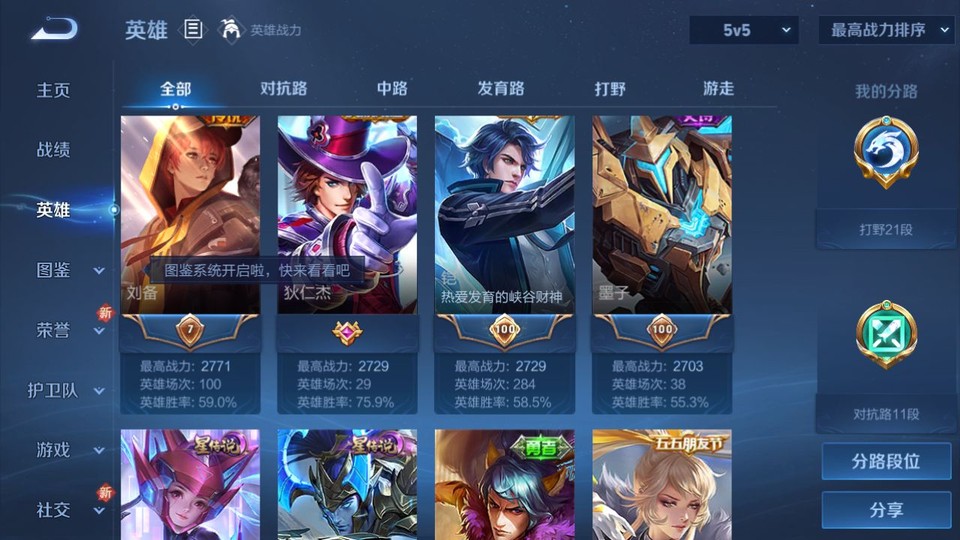Open the 最高战力排序 sort dropdown
The height and width of the screenshot is (540, 960).
pos(886,30)
